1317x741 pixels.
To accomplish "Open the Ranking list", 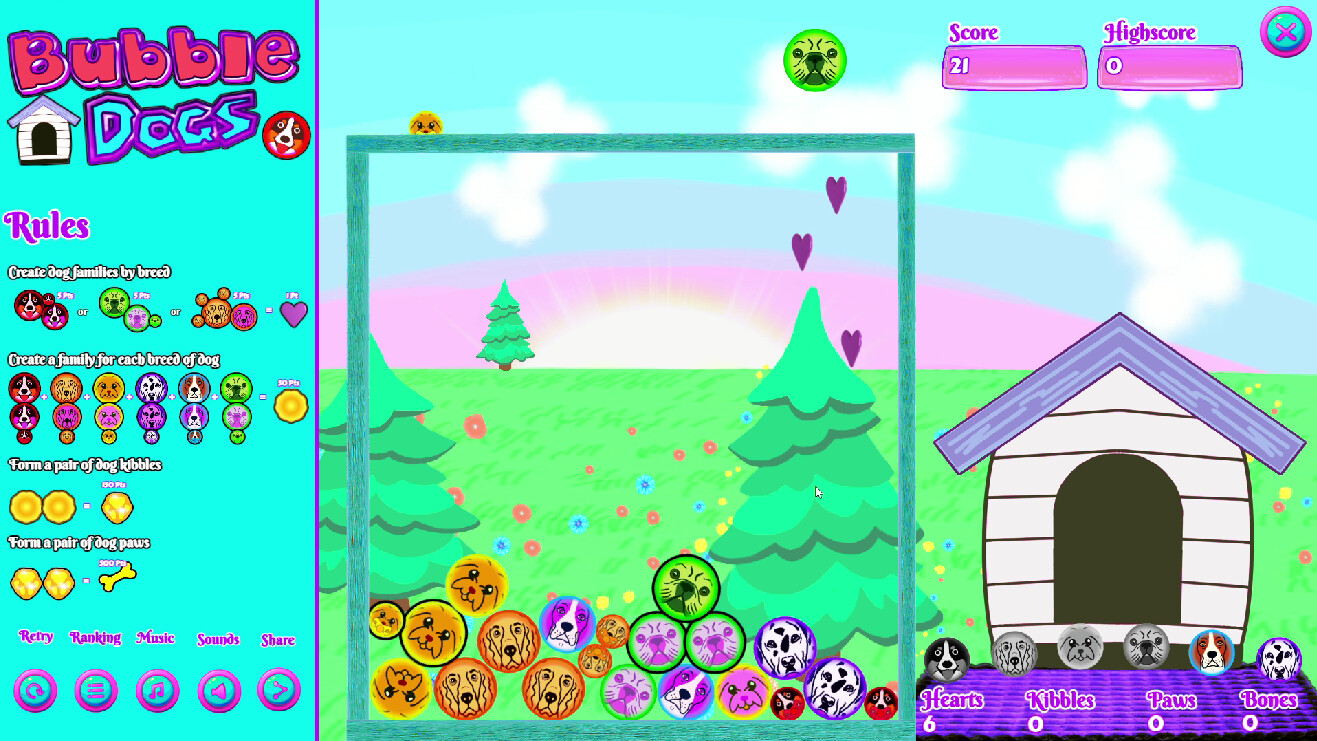I will tap(97, 690).
